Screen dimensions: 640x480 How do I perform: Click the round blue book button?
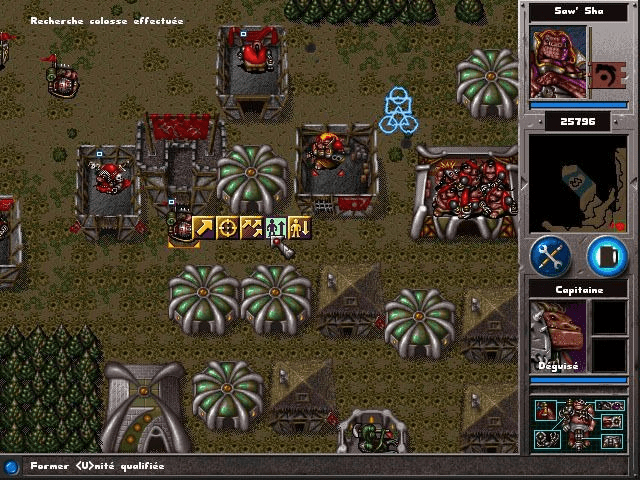605,256
